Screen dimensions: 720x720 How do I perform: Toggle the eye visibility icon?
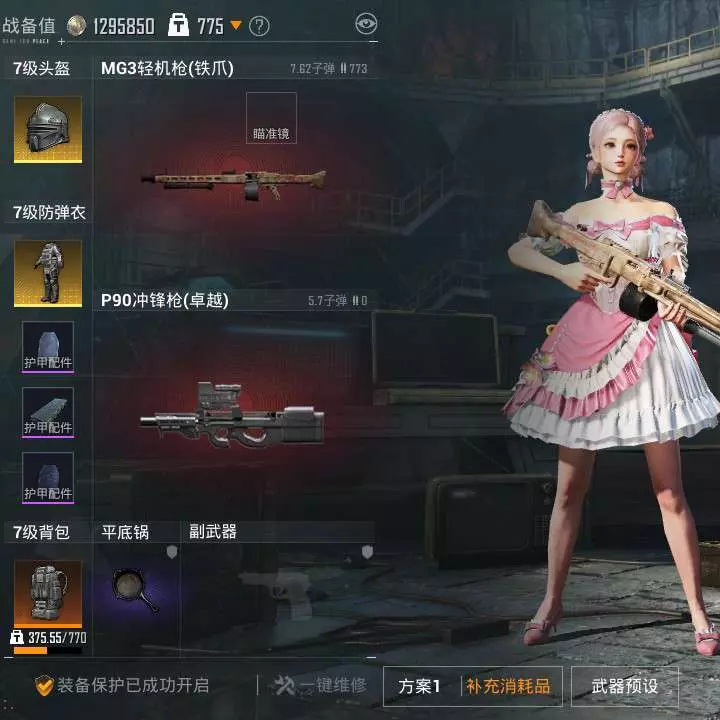click(366, 23)
